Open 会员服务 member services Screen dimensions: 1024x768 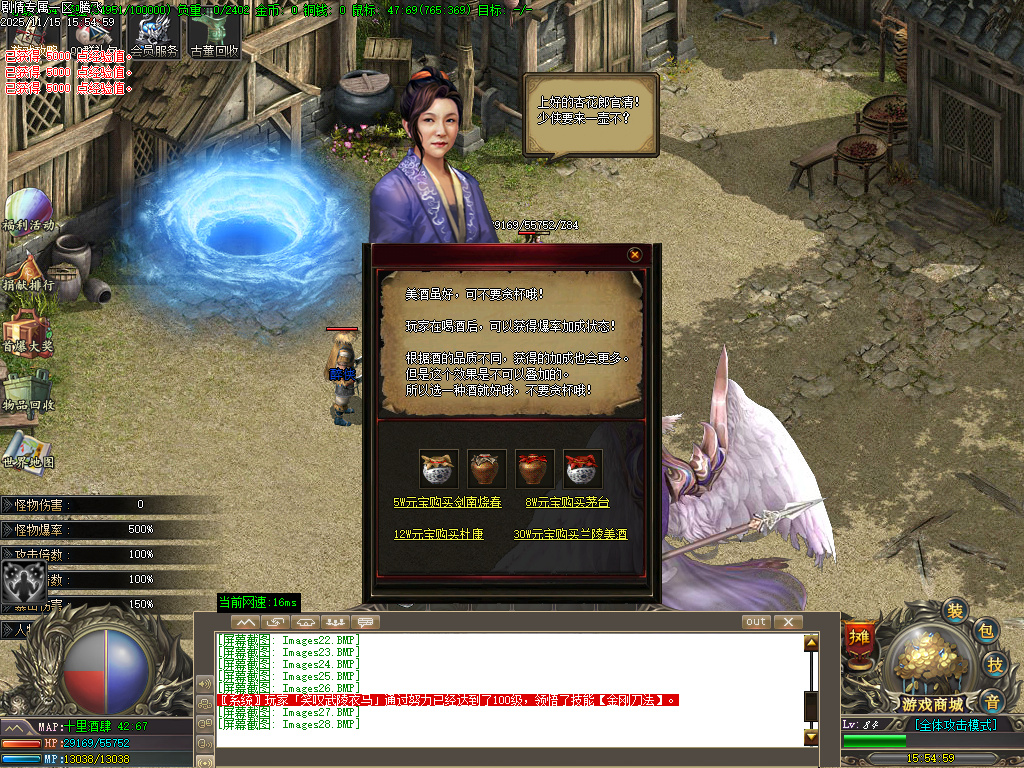(154, 38)
